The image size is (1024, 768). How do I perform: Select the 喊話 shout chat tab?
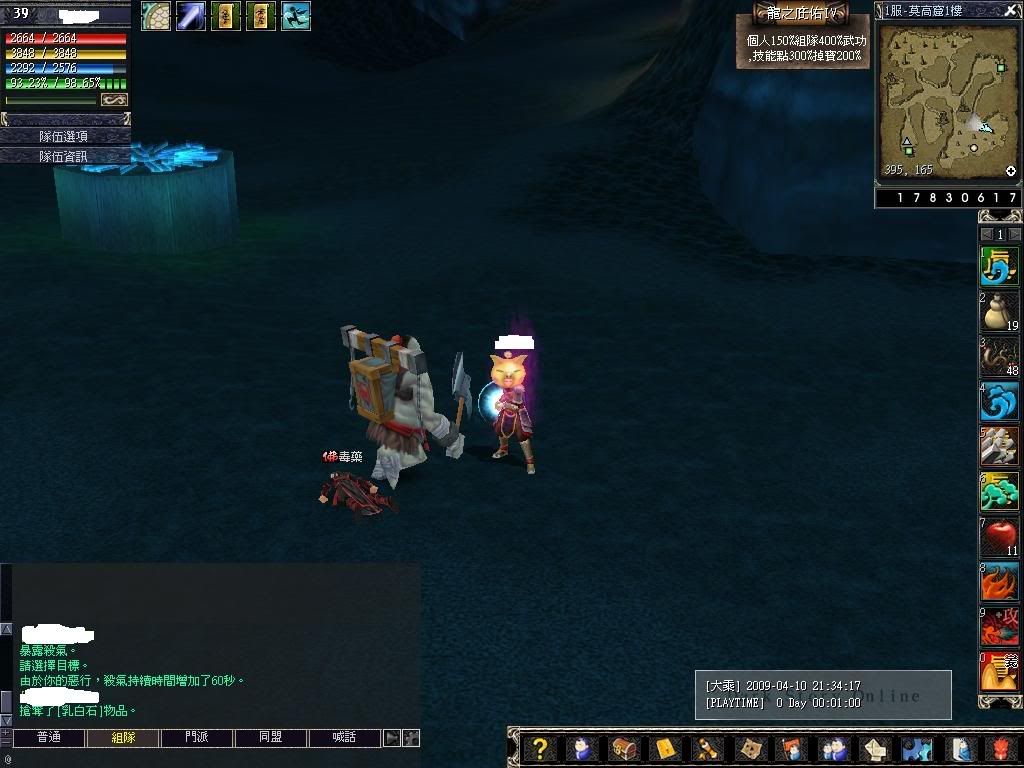[345, 738]
